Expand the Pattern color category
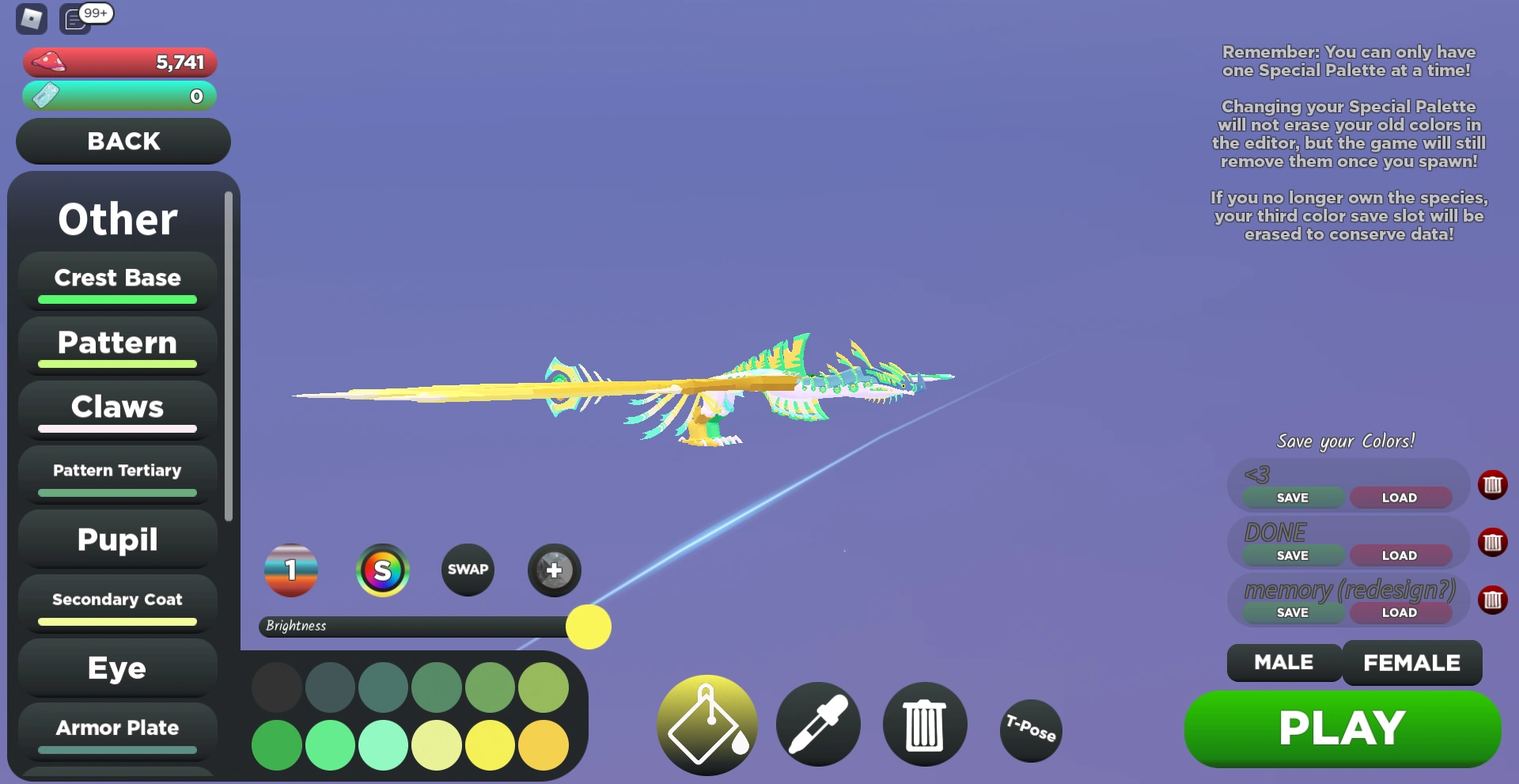Viewport: 1519px width, 784px height. click(116, 343)
